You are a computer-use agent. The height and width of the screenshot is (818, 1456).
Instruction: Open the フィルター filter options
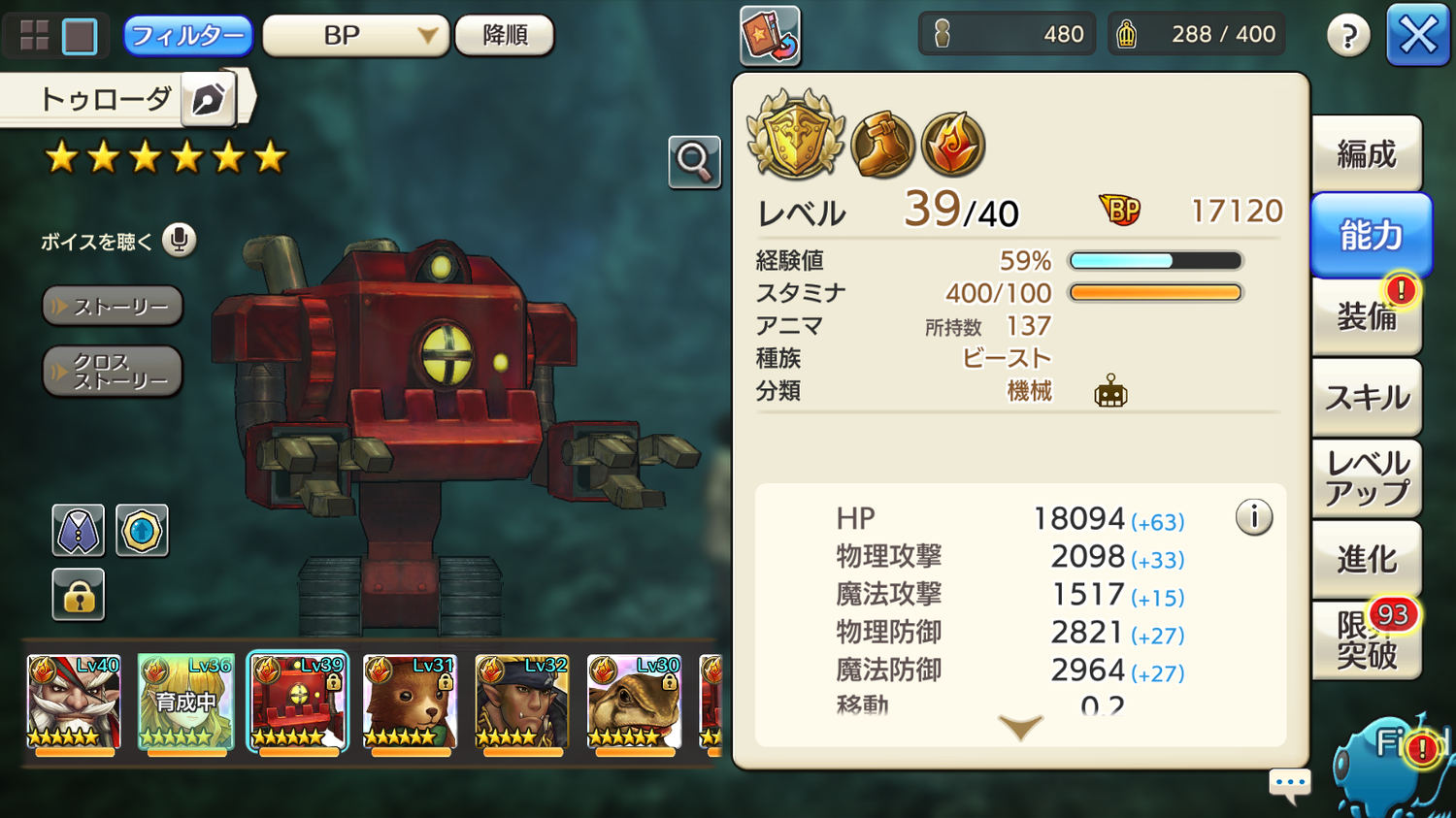pyautogui.click(x=187, y=36)
